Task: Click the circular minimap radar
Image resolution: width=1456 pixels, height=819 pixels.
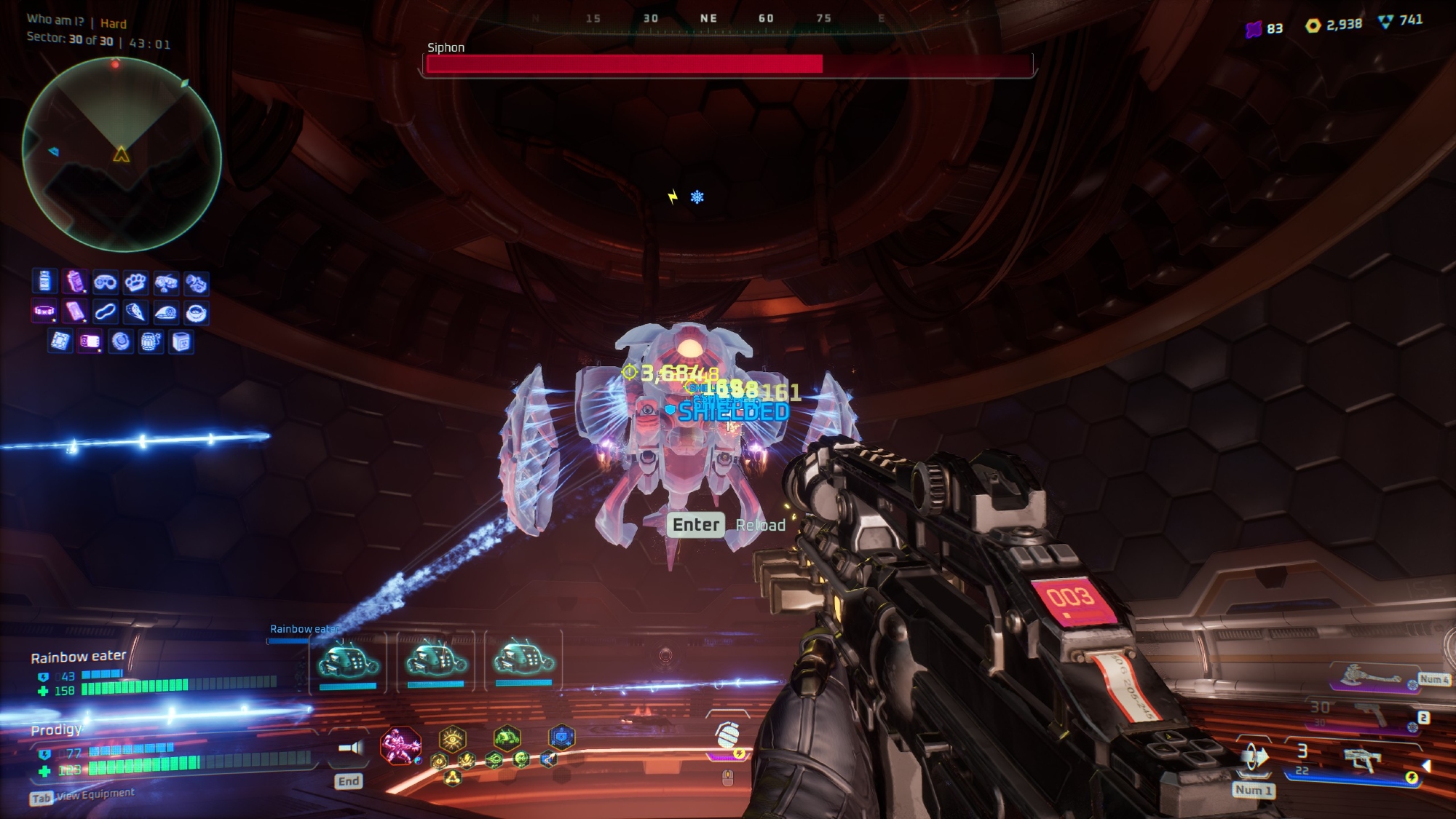Action: point(122,154)
